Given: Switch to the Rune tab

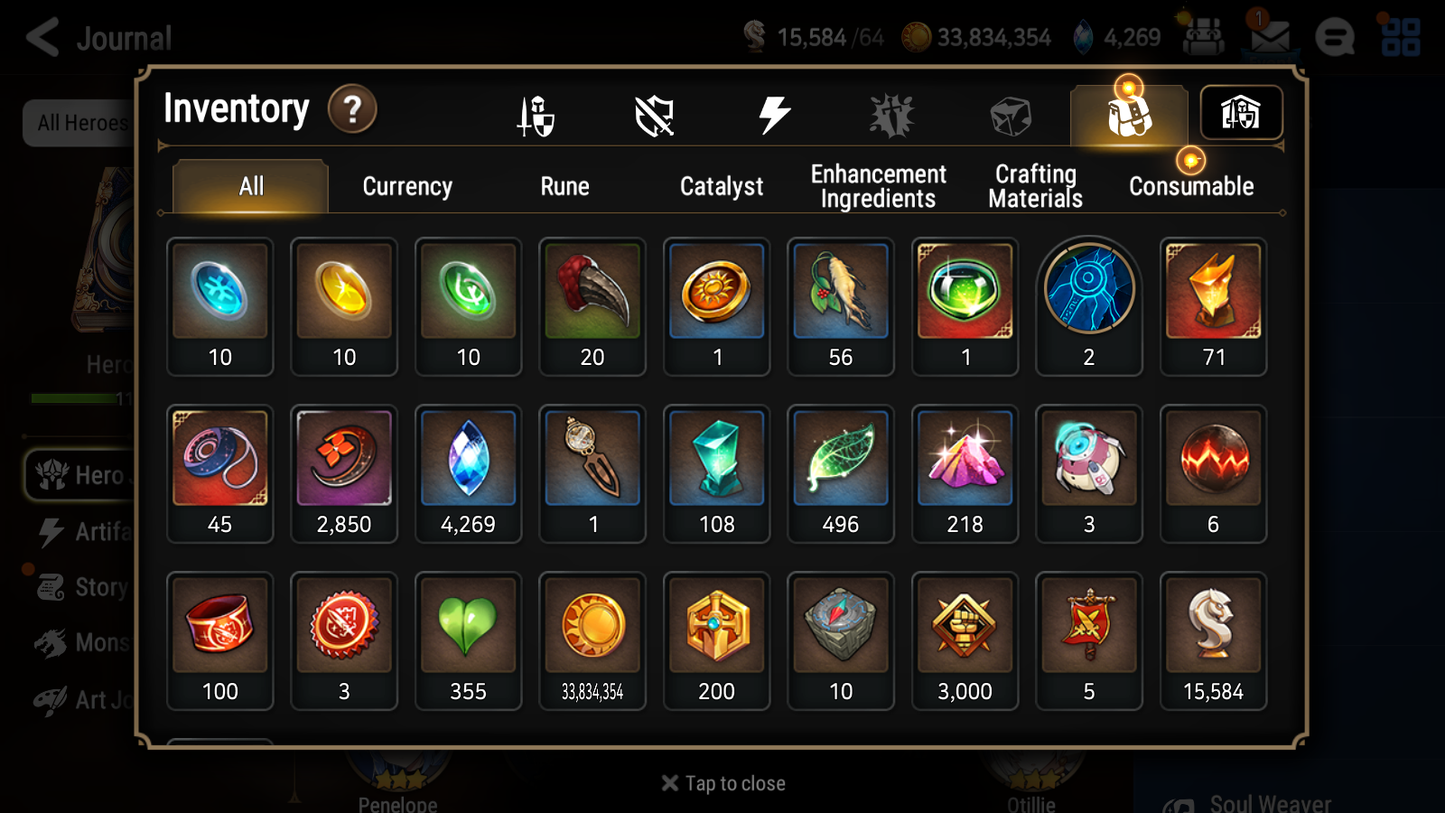Looking at the screenshot, I should (564, 186).
